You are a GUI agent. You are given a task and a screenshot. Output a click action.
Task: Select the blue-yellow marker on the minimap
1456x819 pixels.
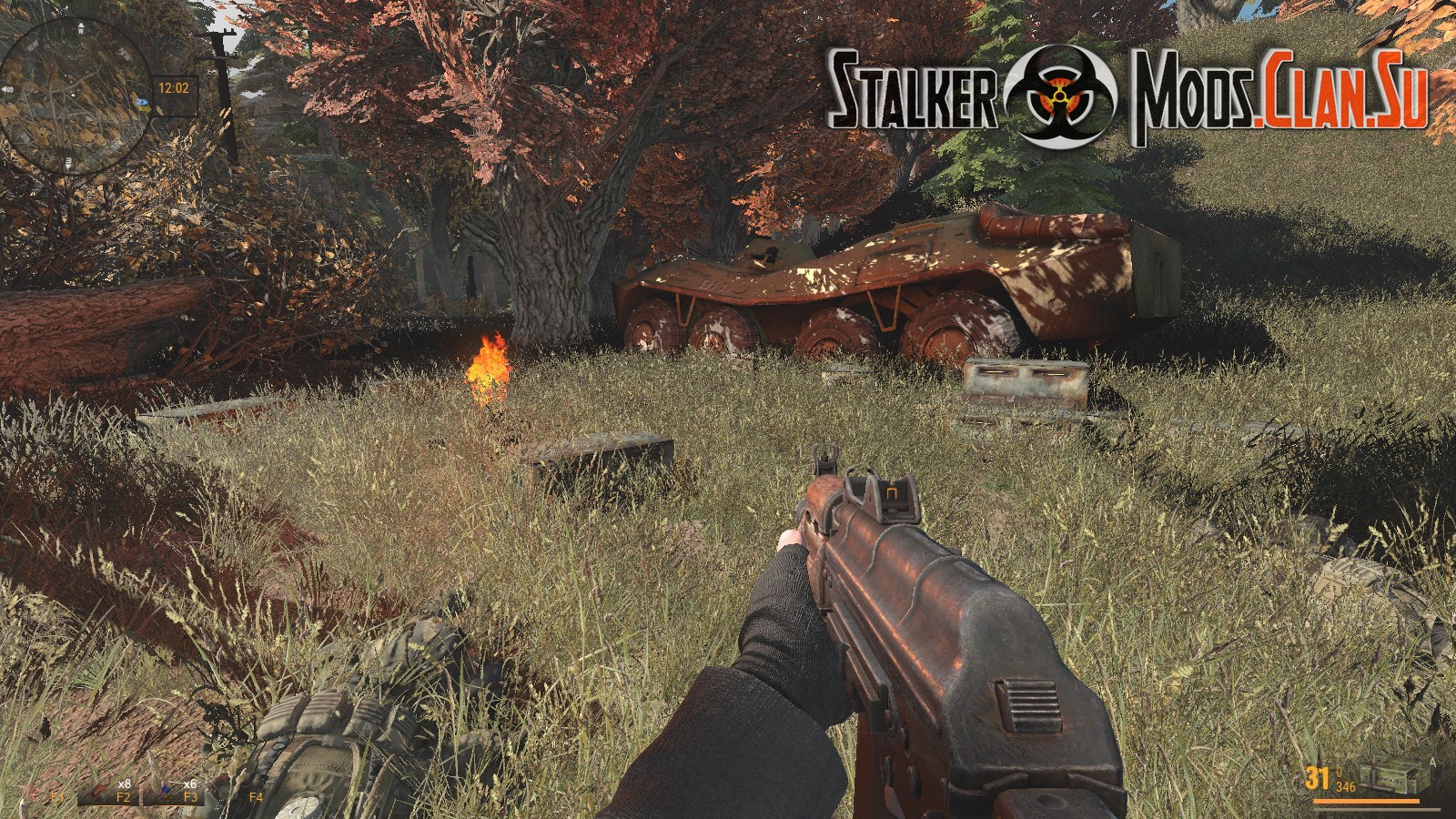[143, 103]
